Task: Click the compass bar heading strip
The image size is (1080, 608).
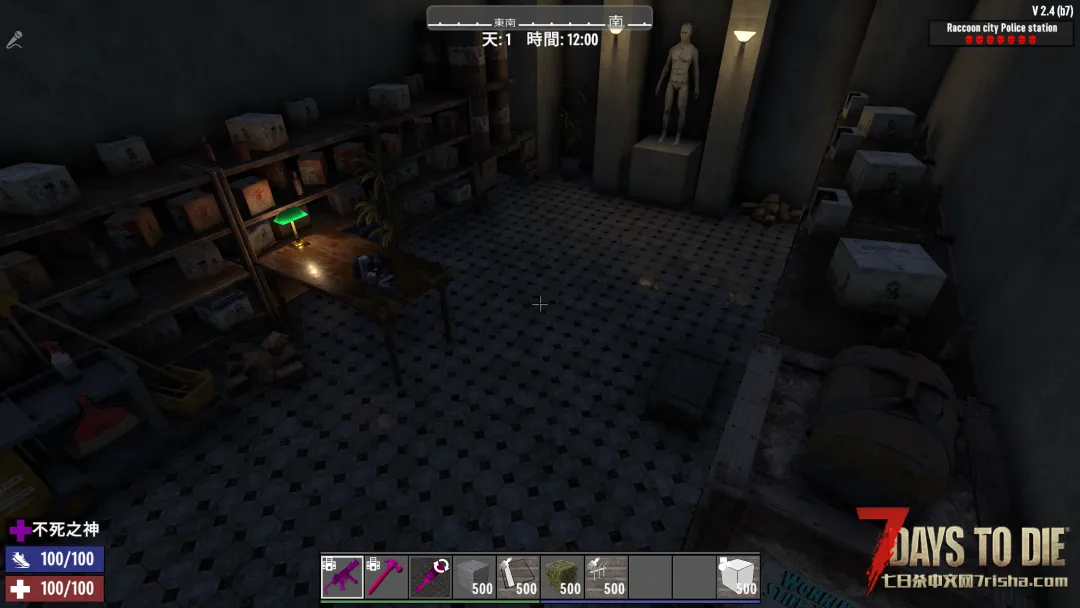Action: click(540, 19)
